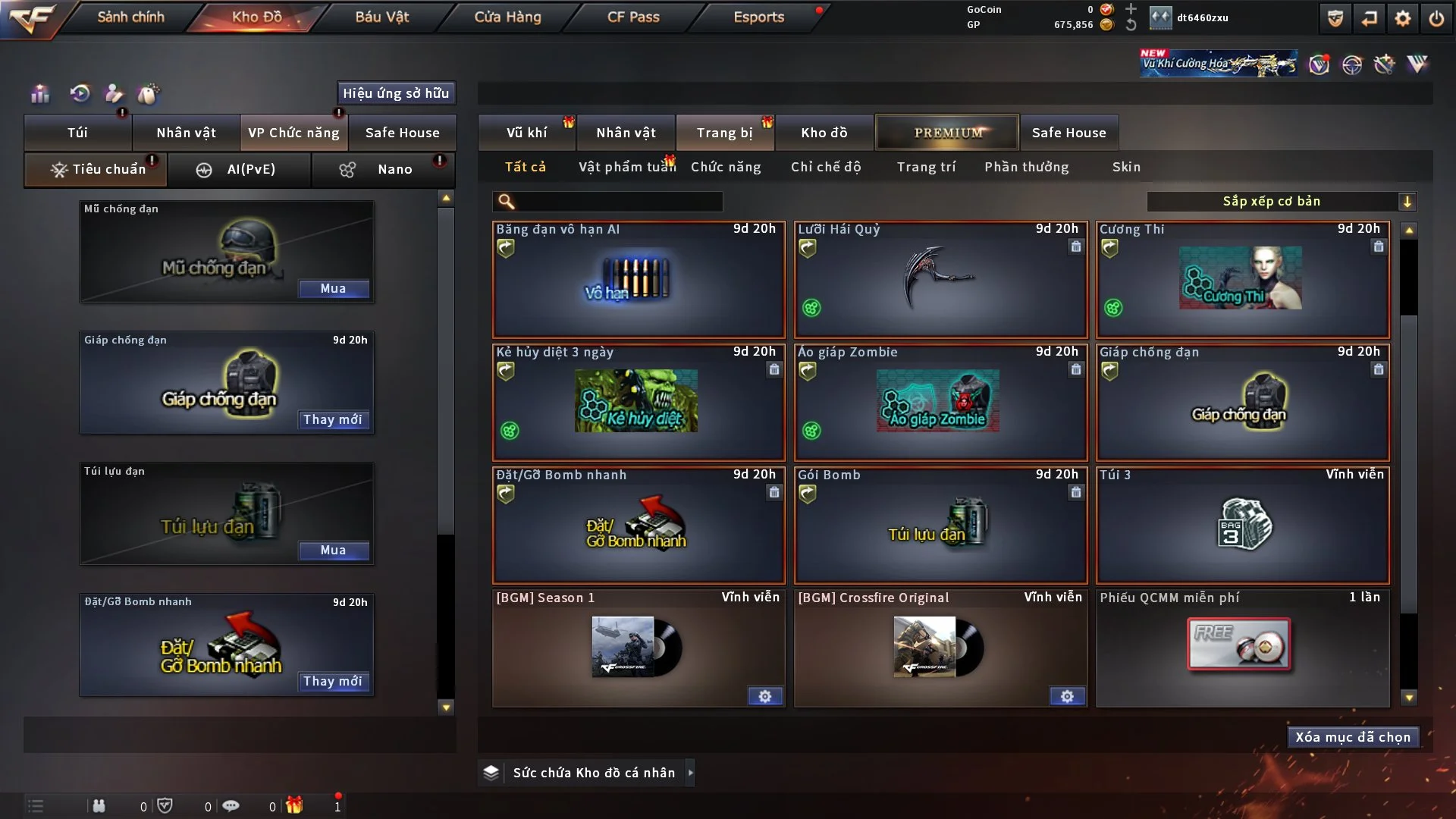This screenshot has height=819, width=1456.
Task: Select the Phiếu QCMM miễn phí ticket
Action: click(x=1242, y=648)
